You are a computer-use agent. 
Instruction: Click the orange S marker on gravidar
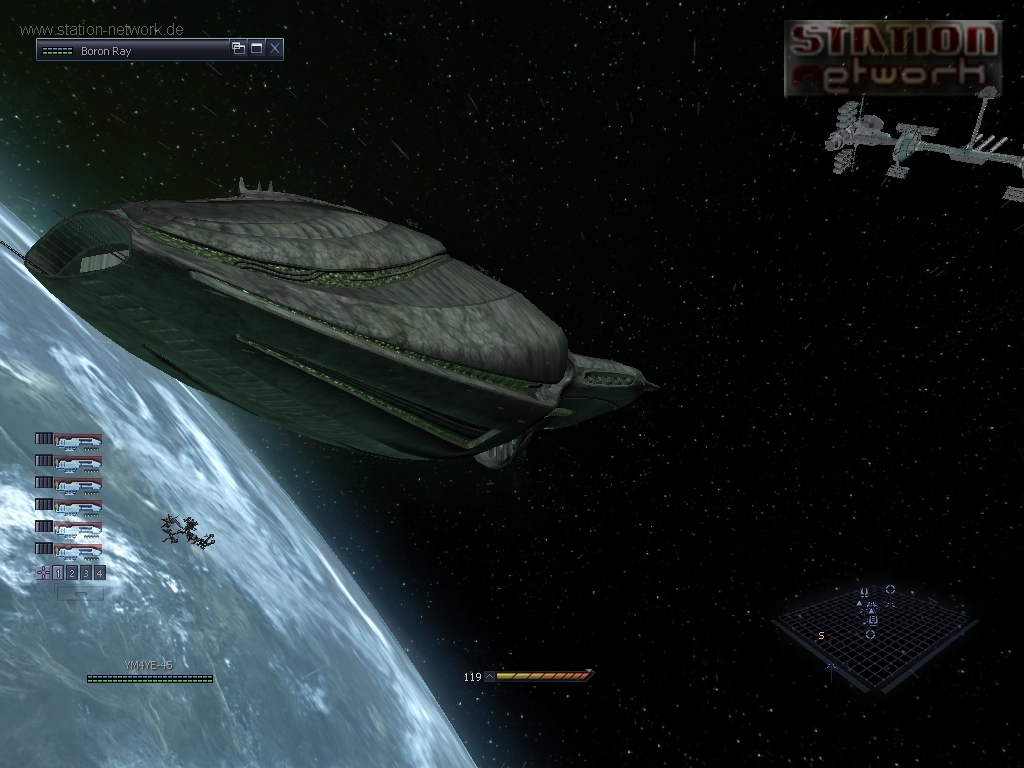821,636
